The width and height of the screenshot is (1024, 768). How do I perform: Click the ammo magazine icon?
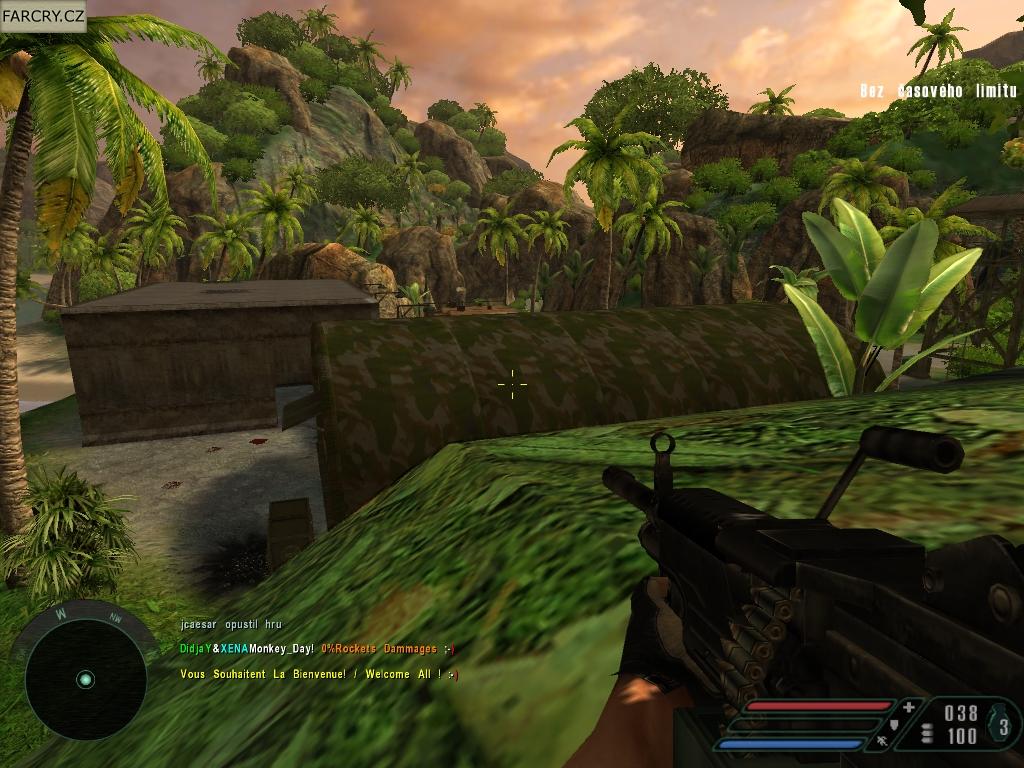click(x=927, y=733)
